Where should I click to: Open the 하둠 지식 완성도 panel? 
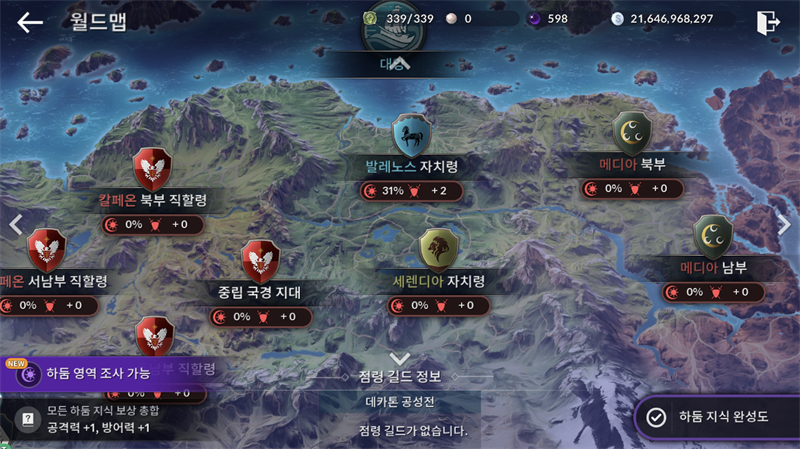point(716,417)
